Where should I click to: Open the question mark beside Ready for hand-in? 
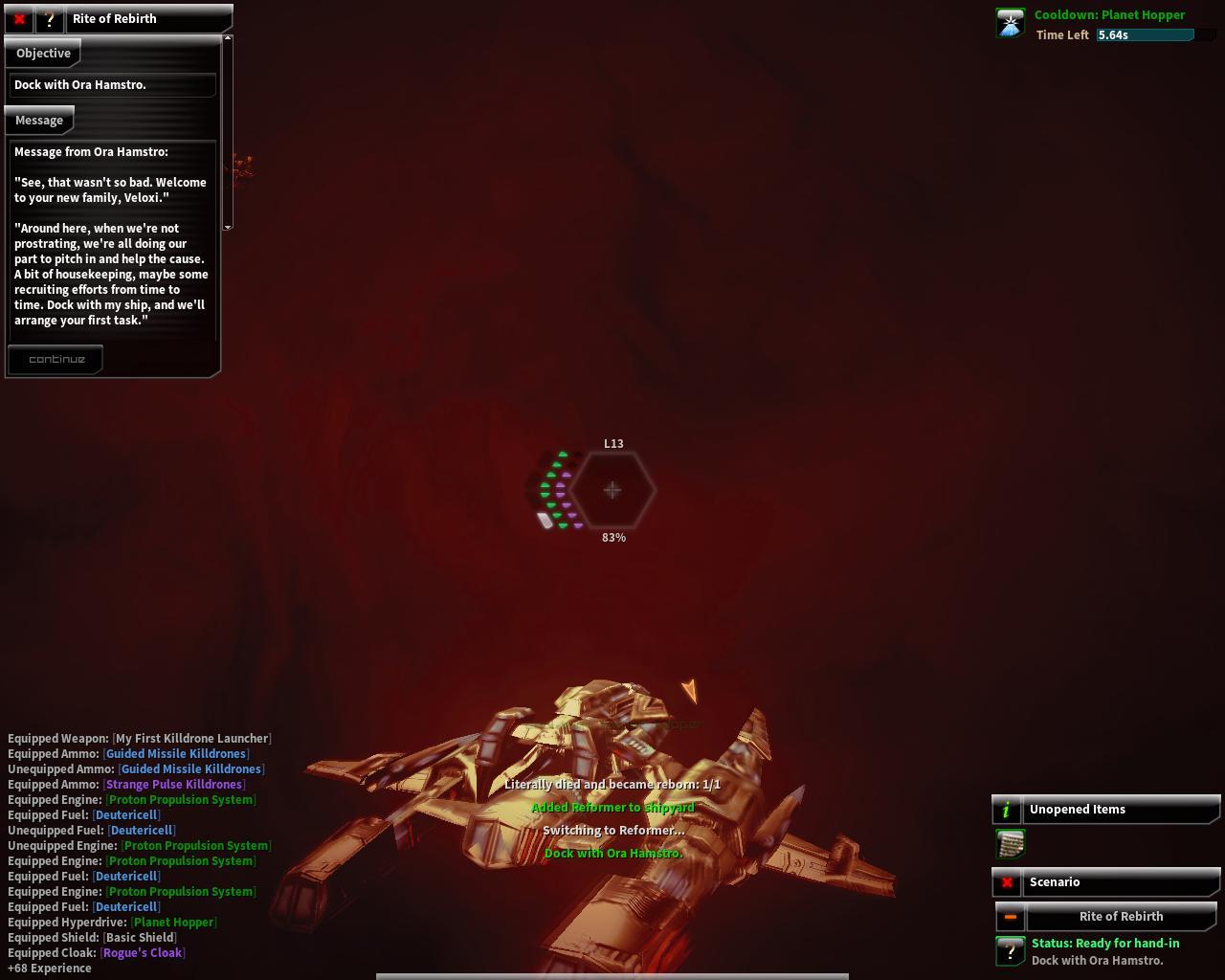coord(1010,951)
